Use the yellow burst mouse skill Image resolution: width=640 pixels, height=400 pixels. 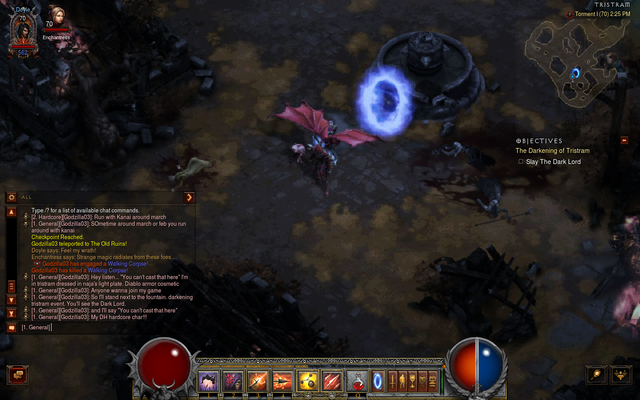(x=307, y=380)
